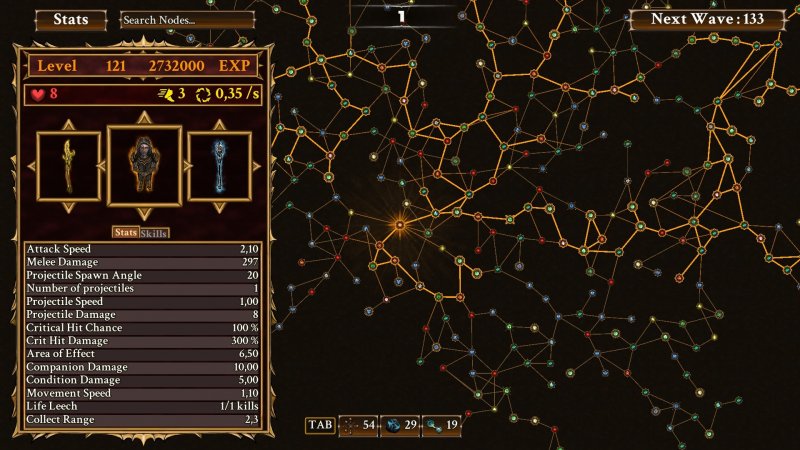Select the hooded character portrait slot
This screenshot has width=800, height=450.
(x=145, y=166)
